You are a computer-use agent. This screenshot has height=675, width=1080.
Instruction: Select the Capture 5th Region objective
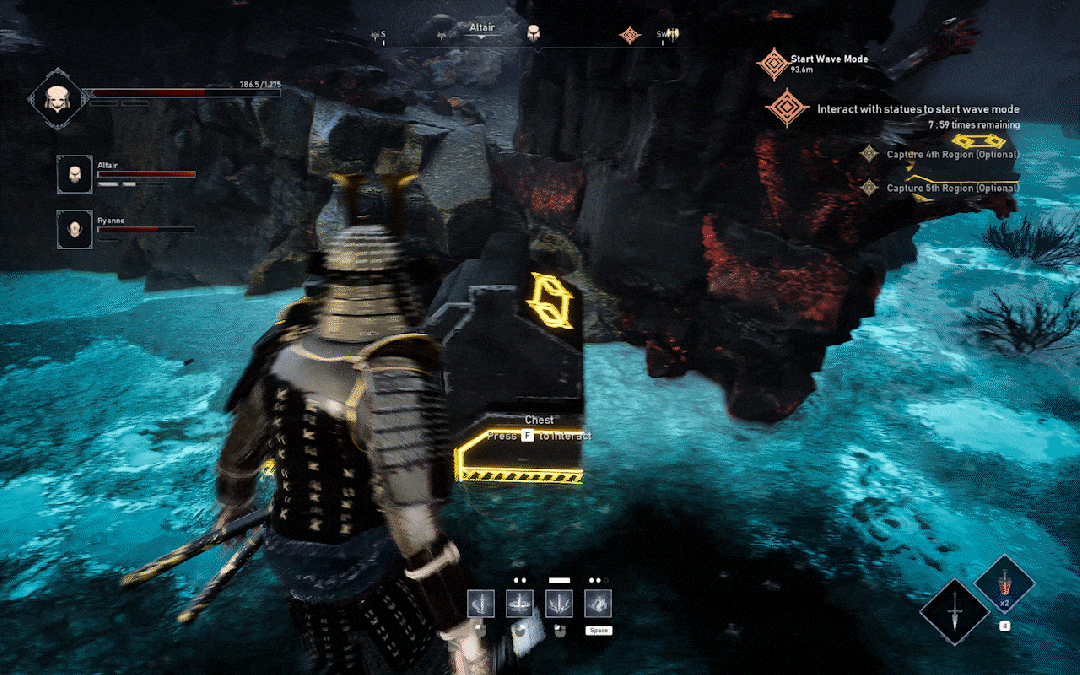coord(952,188)
